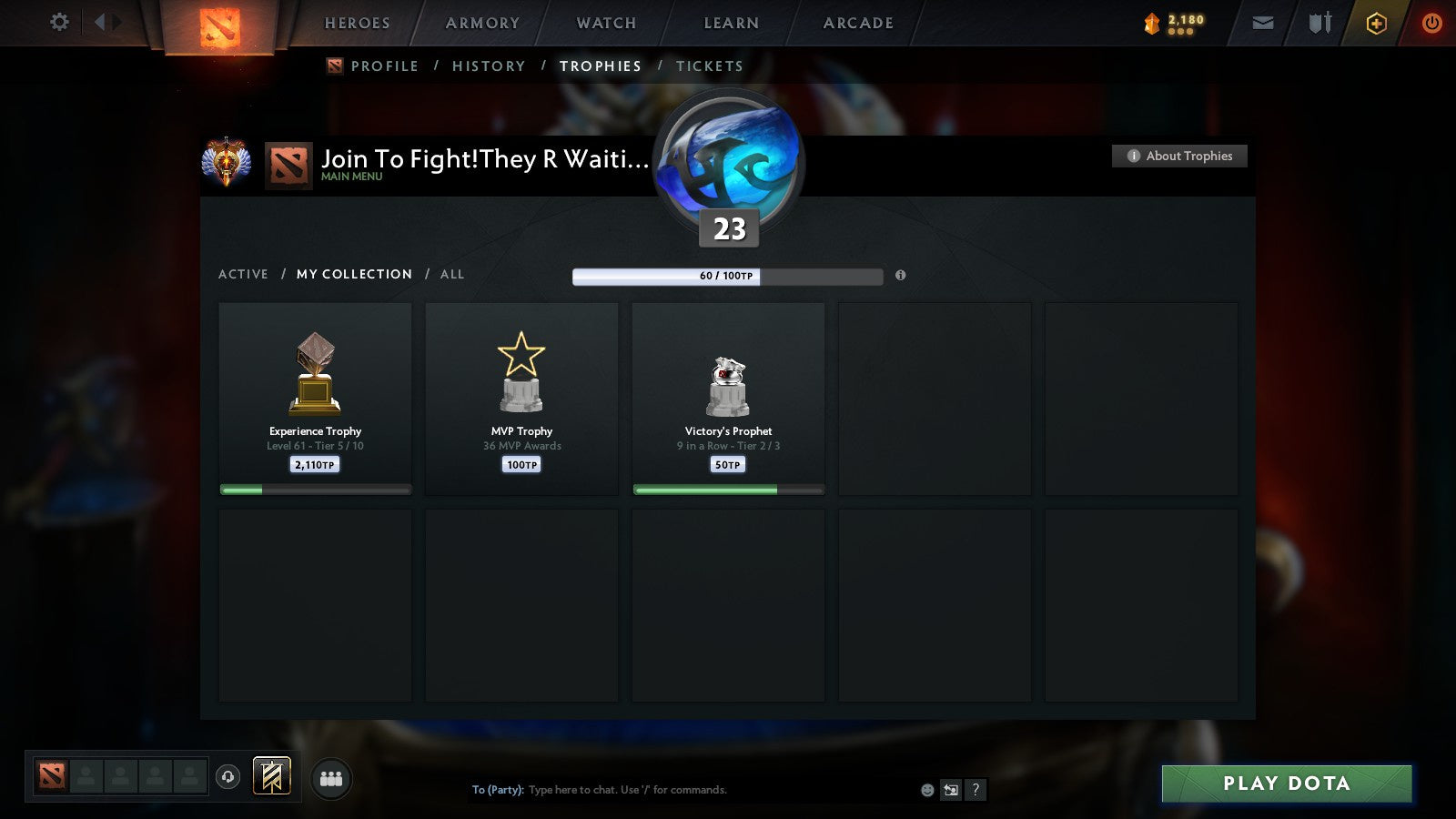Switch chat channels using the swap icon
The width and height of the screenshot is (1456, 819).
(x=952, y=790)
